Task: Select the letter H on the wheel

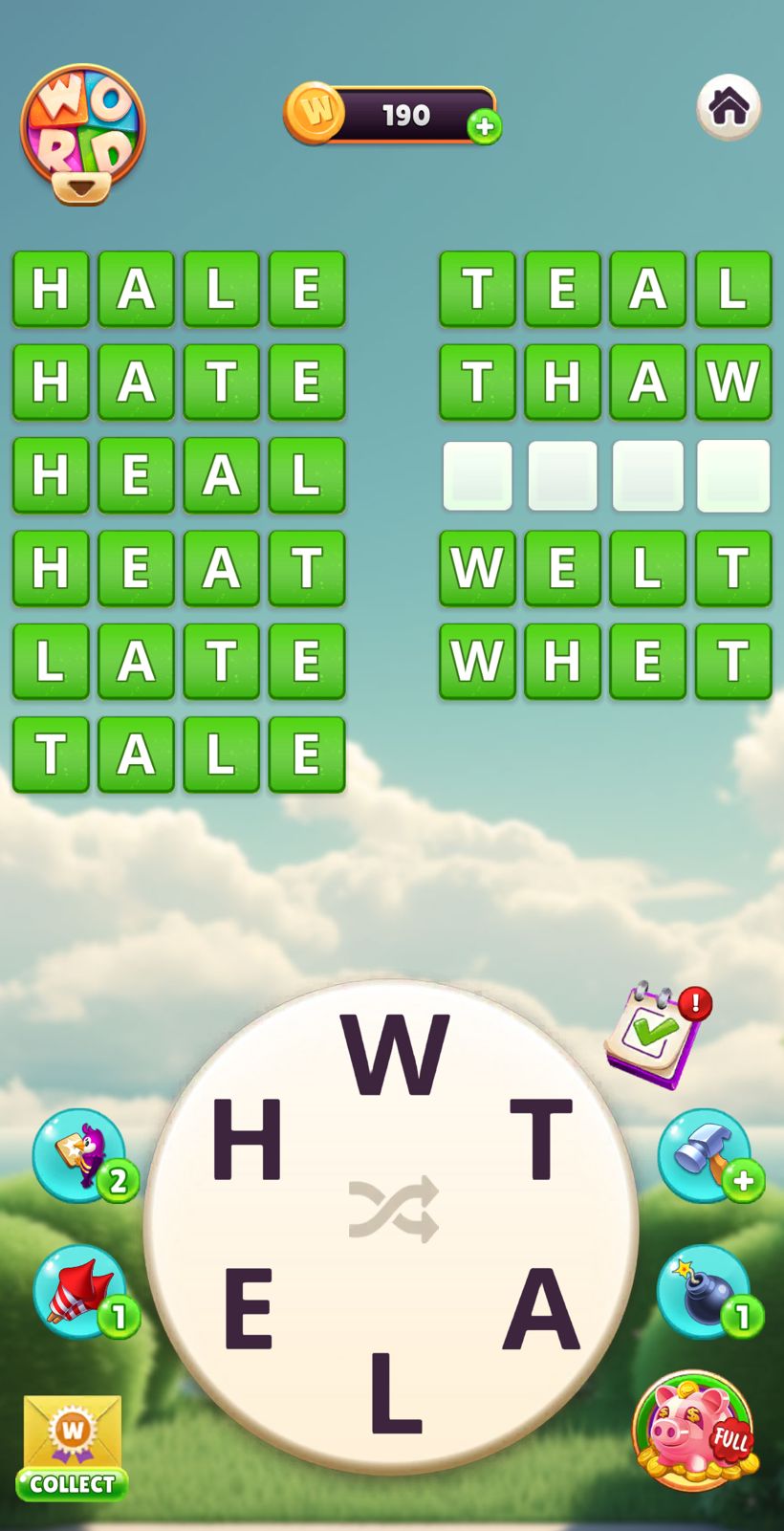Action: coord(247,1140)
